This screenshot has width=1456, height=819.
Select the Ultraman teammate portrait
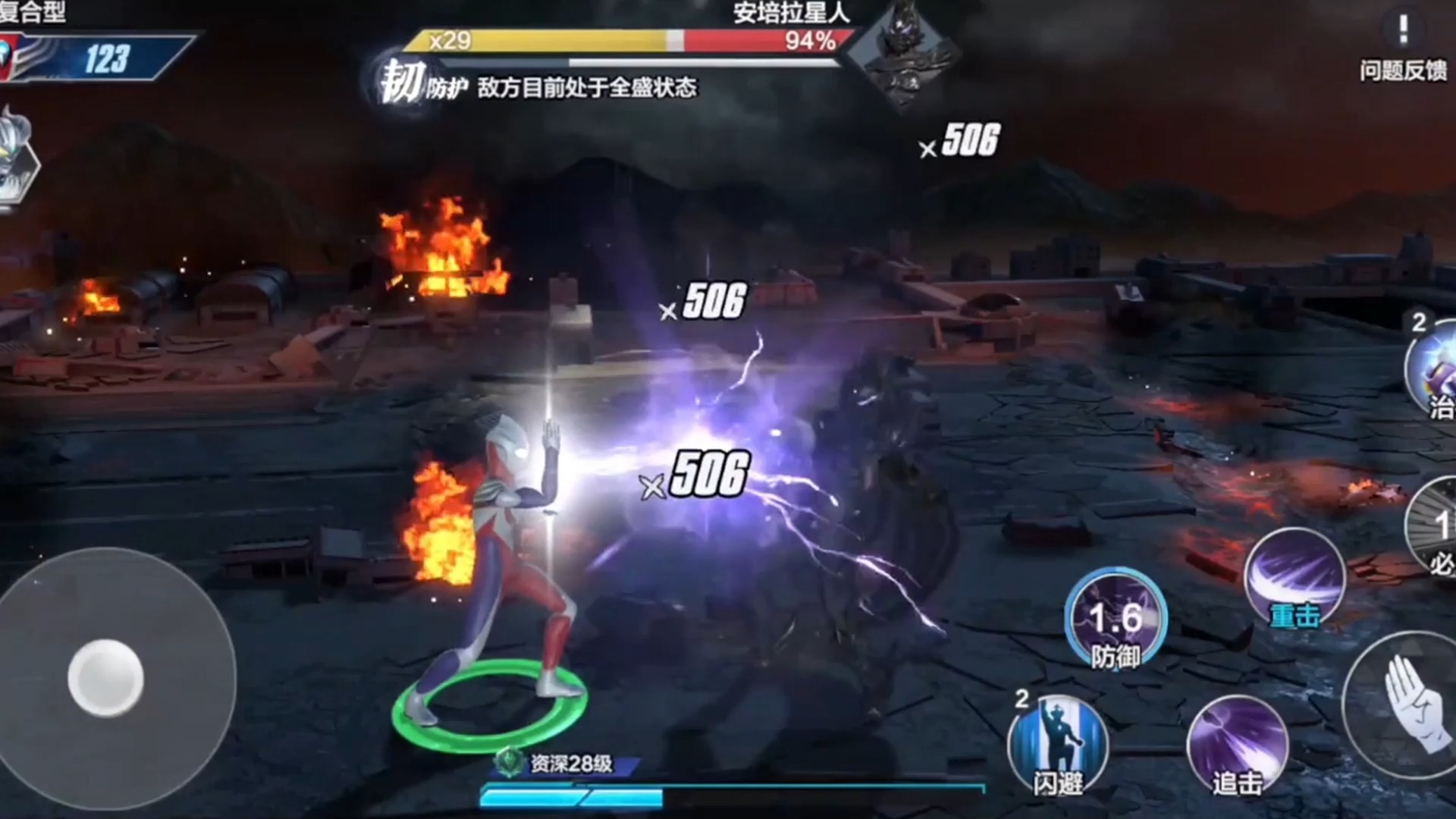click(15, 155)
